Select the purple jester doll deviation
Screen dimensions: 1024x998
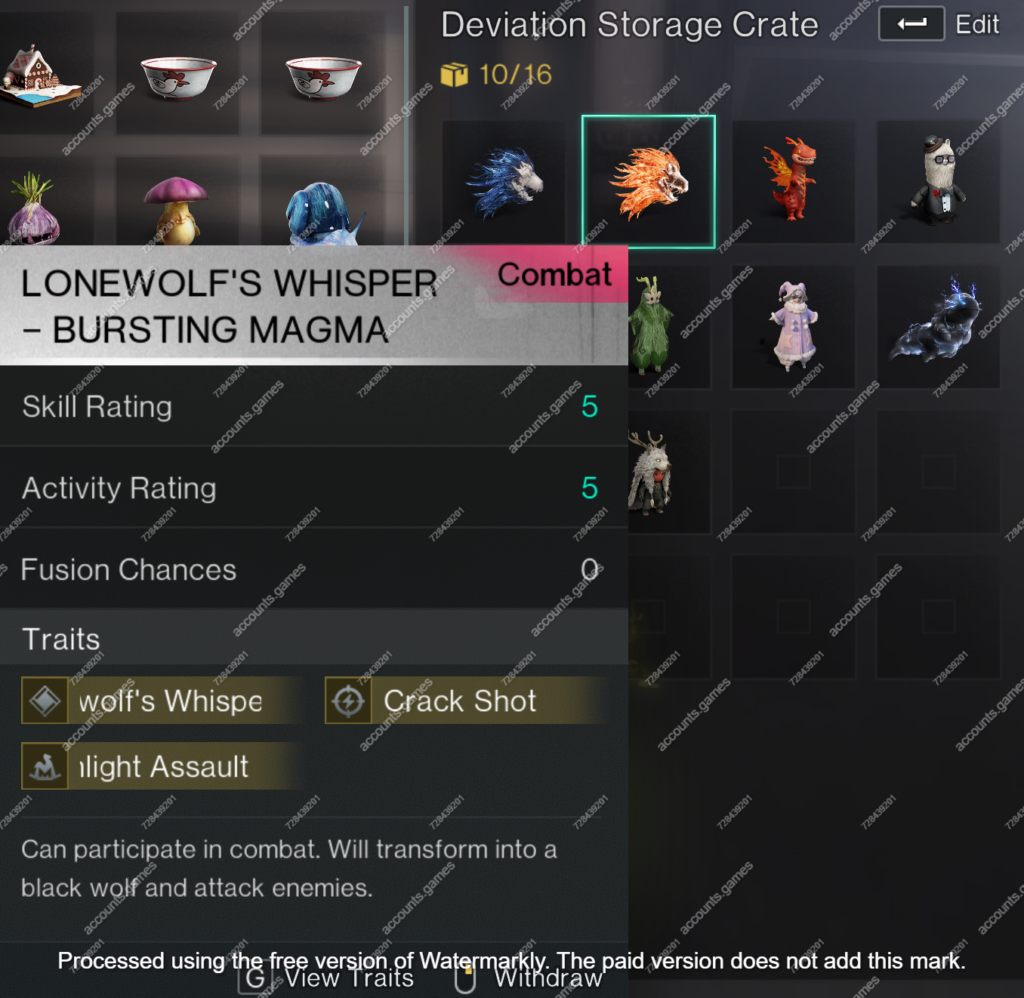(x=792, y=326)
